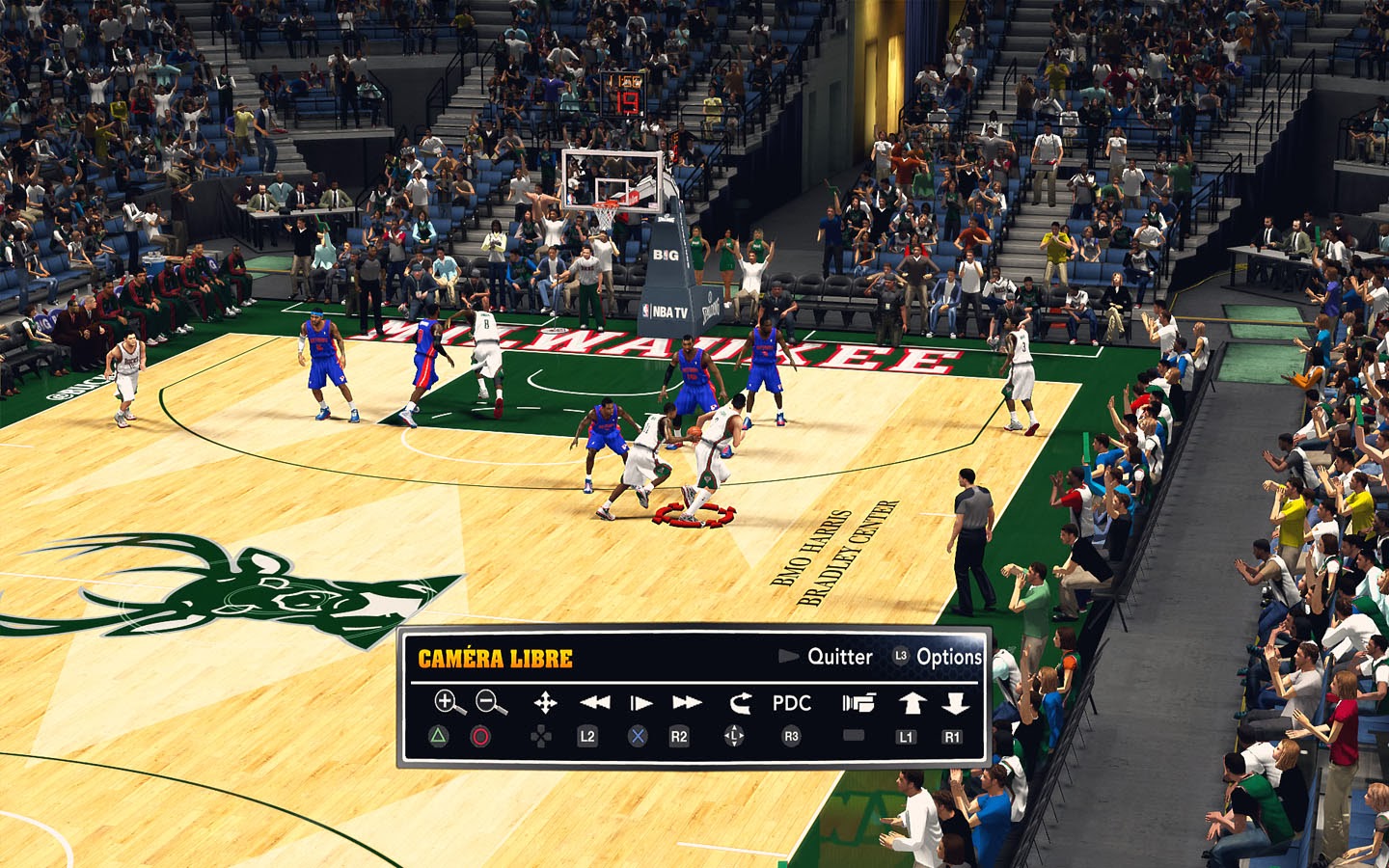Choose Quitter to exit free camera
This screenshot has width=1389, height=868.
coord(838,657)
